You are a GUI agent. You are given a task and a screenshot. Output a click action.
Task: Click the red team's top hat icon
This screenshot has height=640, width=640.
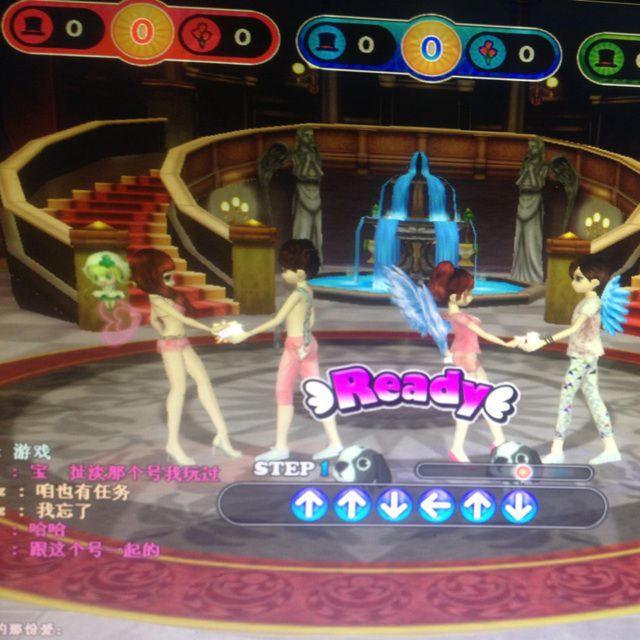35,27
